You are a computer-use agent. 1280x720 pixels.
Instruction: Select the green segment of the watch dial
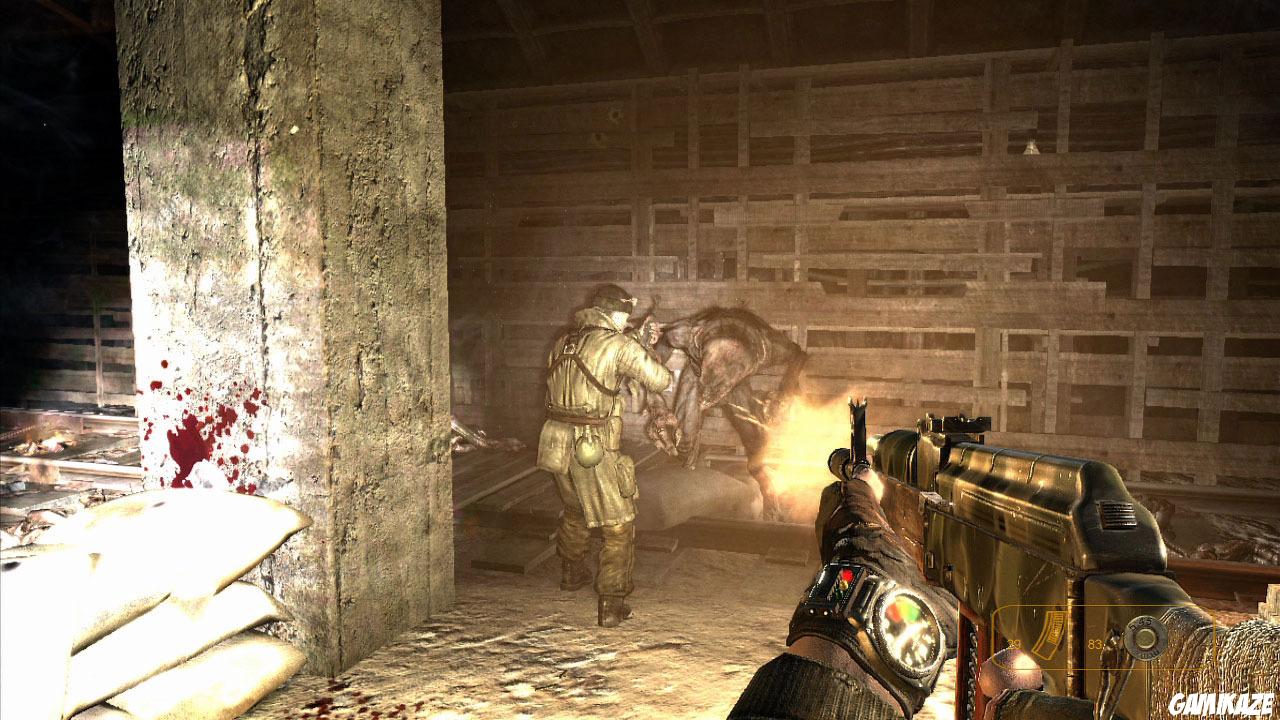[913, 615]
